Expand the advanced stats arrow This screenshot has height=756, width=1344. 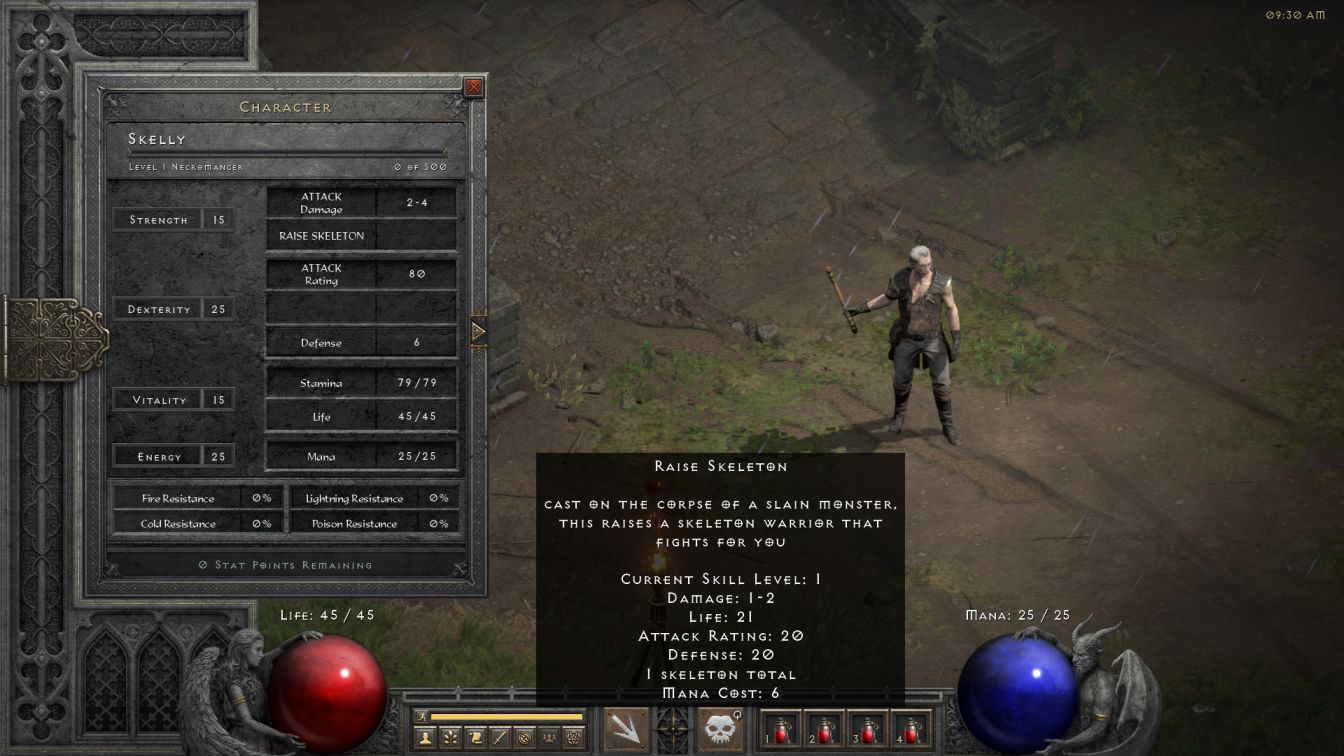click(x=478, y=330)
